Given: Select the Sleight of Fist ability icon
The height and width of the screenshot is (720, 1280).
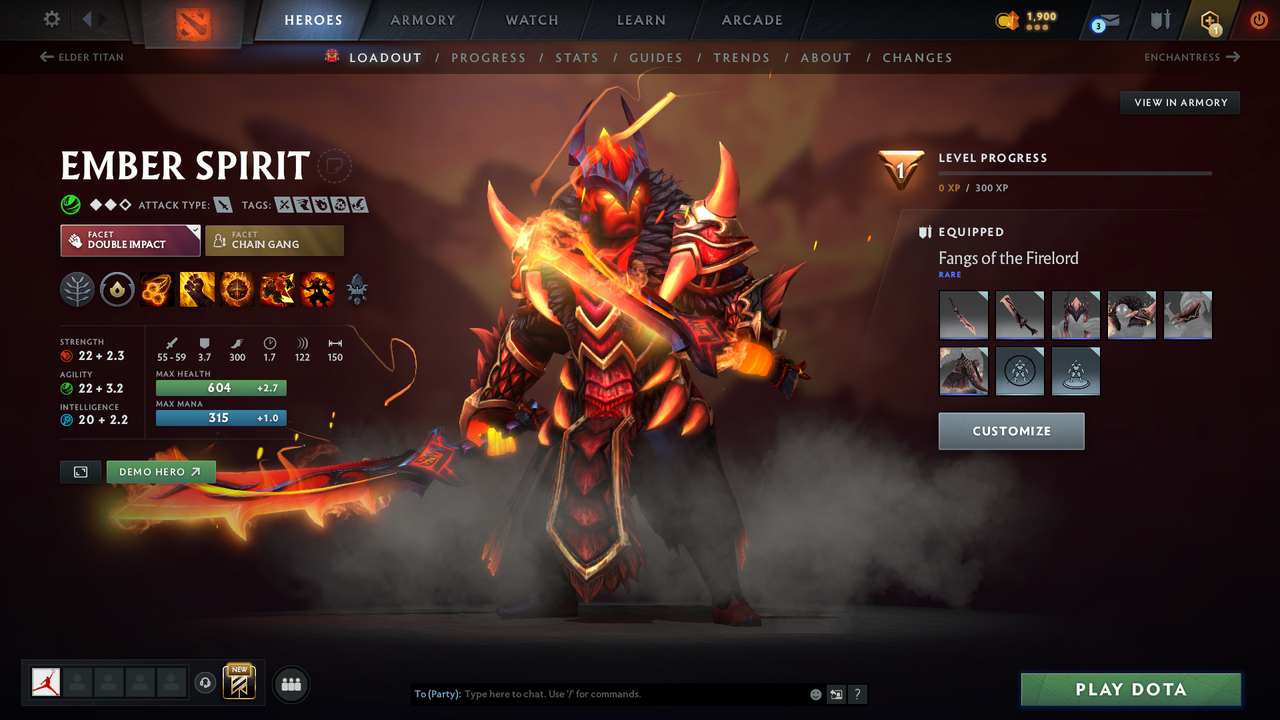Looking at the screenshot, I should tap(197, 289).
